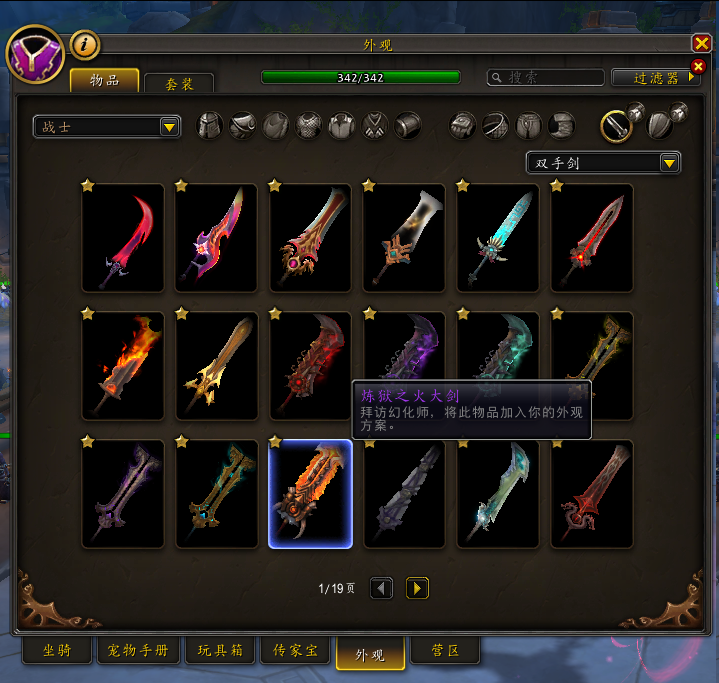Open the 战士 class dropdown
This screenshot has width=719, height=683.
(x=106, y=127)
